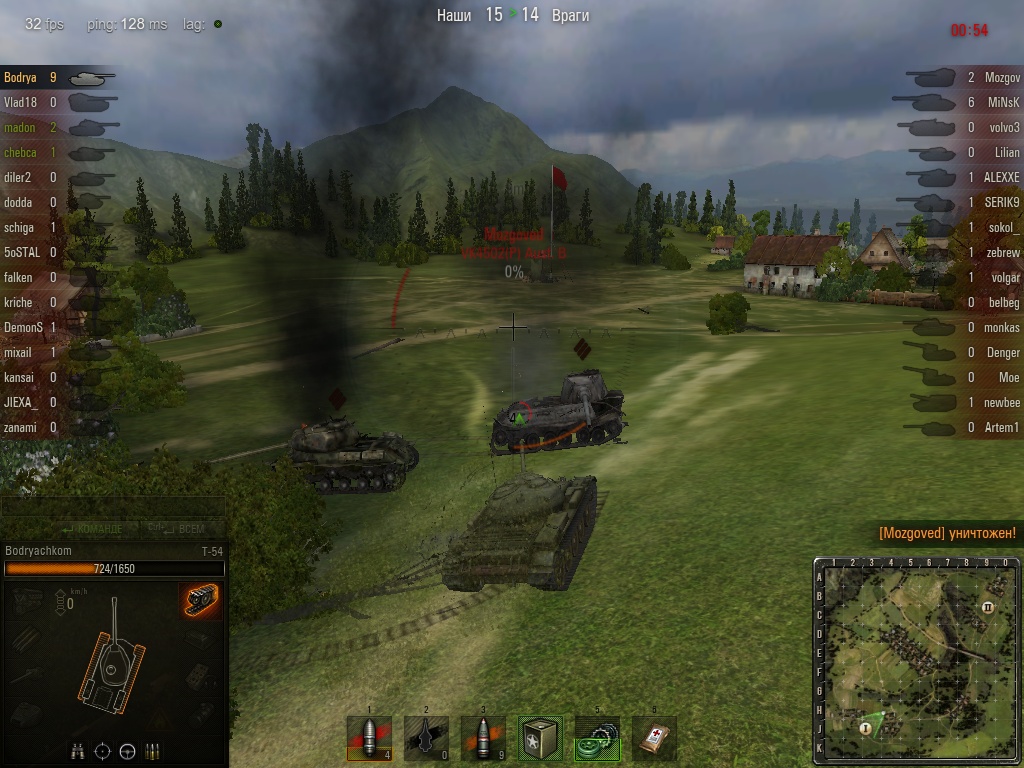
Task: Click the T-54 tank outline in damage panel
Action: 111,660
